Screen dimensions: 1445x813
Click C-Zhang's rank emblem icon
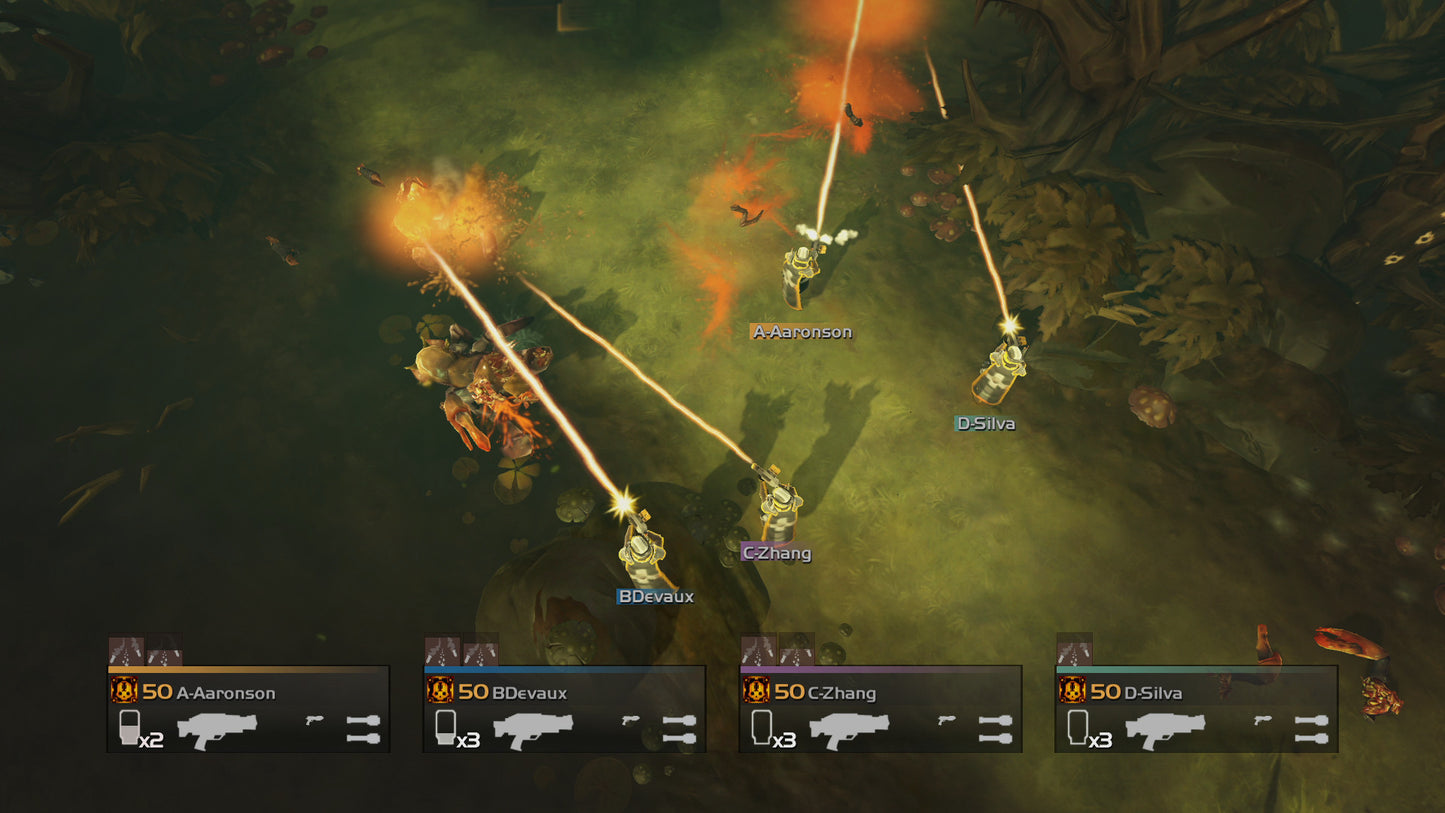(760, 691)
